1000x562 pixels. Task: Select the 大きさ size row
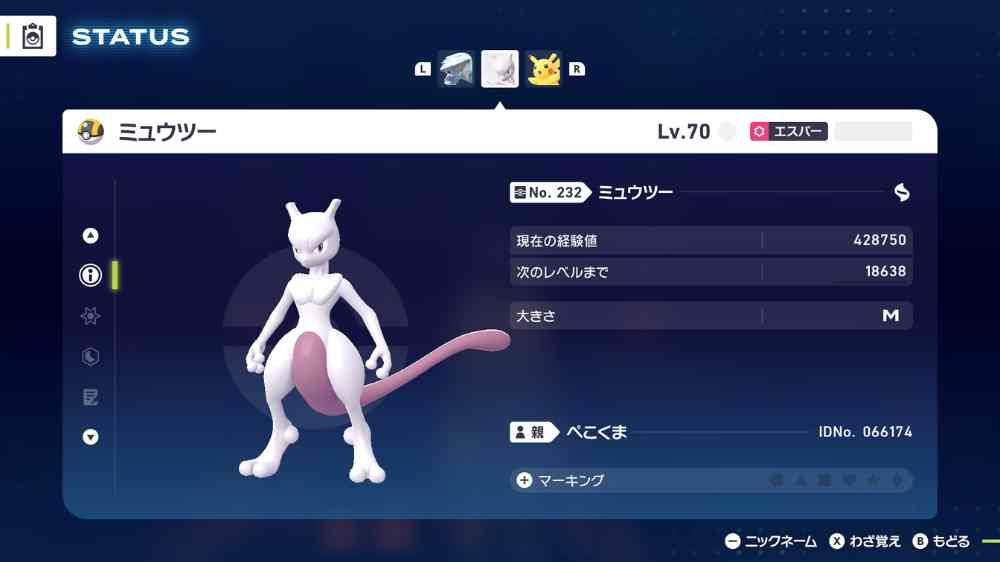710,316
